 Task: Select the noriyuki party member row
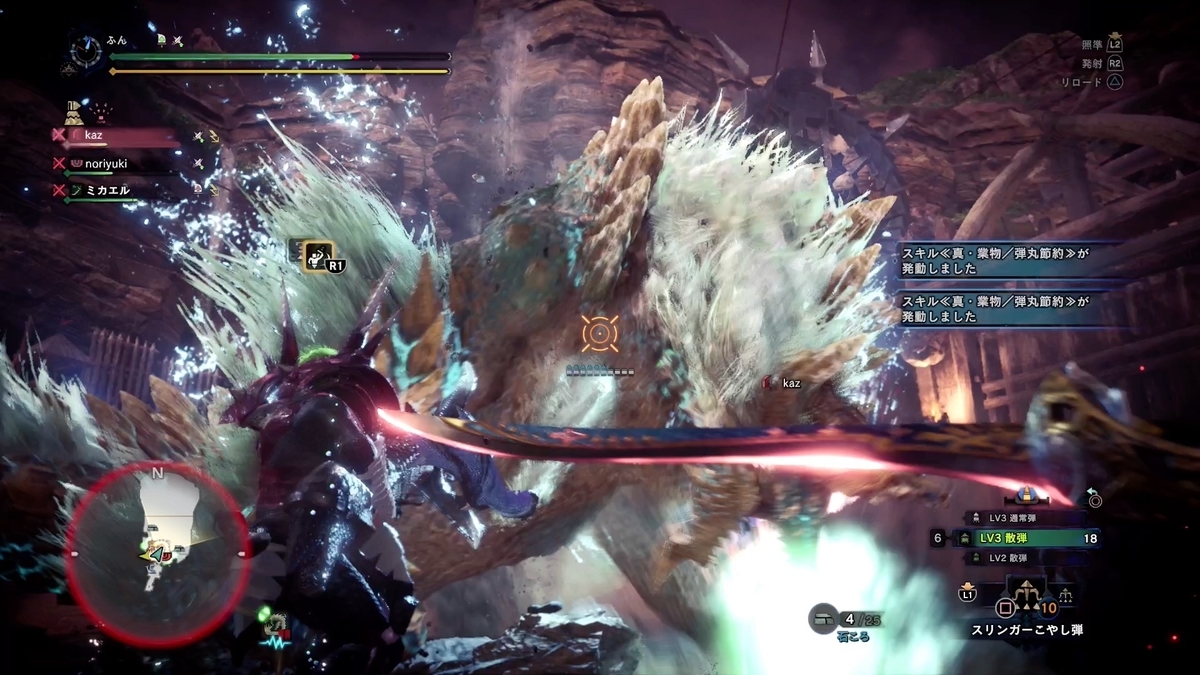[x=120, y=163]
